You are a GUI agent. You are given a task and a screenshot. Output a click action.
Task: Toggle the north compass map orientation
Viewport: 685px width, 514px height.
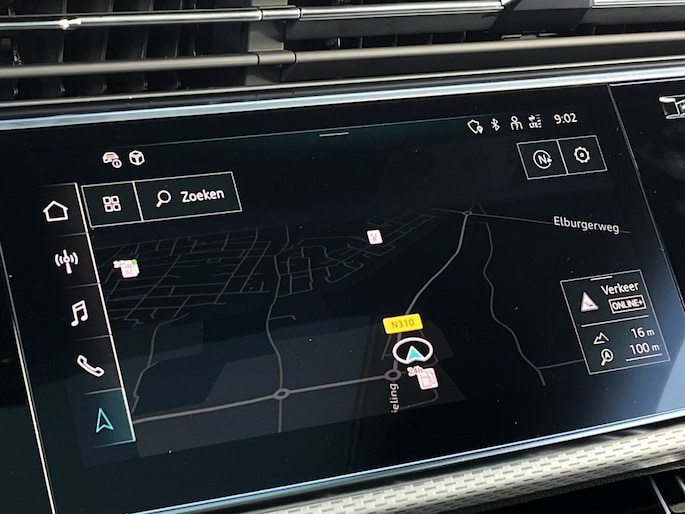(x=541, y=159)
